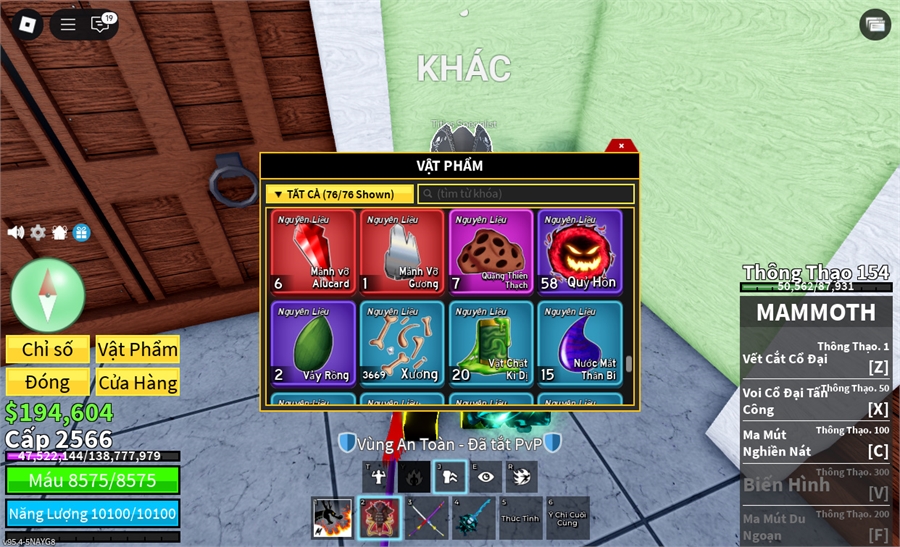Pick the Vảy Rồng green scale item

(313, 343)
